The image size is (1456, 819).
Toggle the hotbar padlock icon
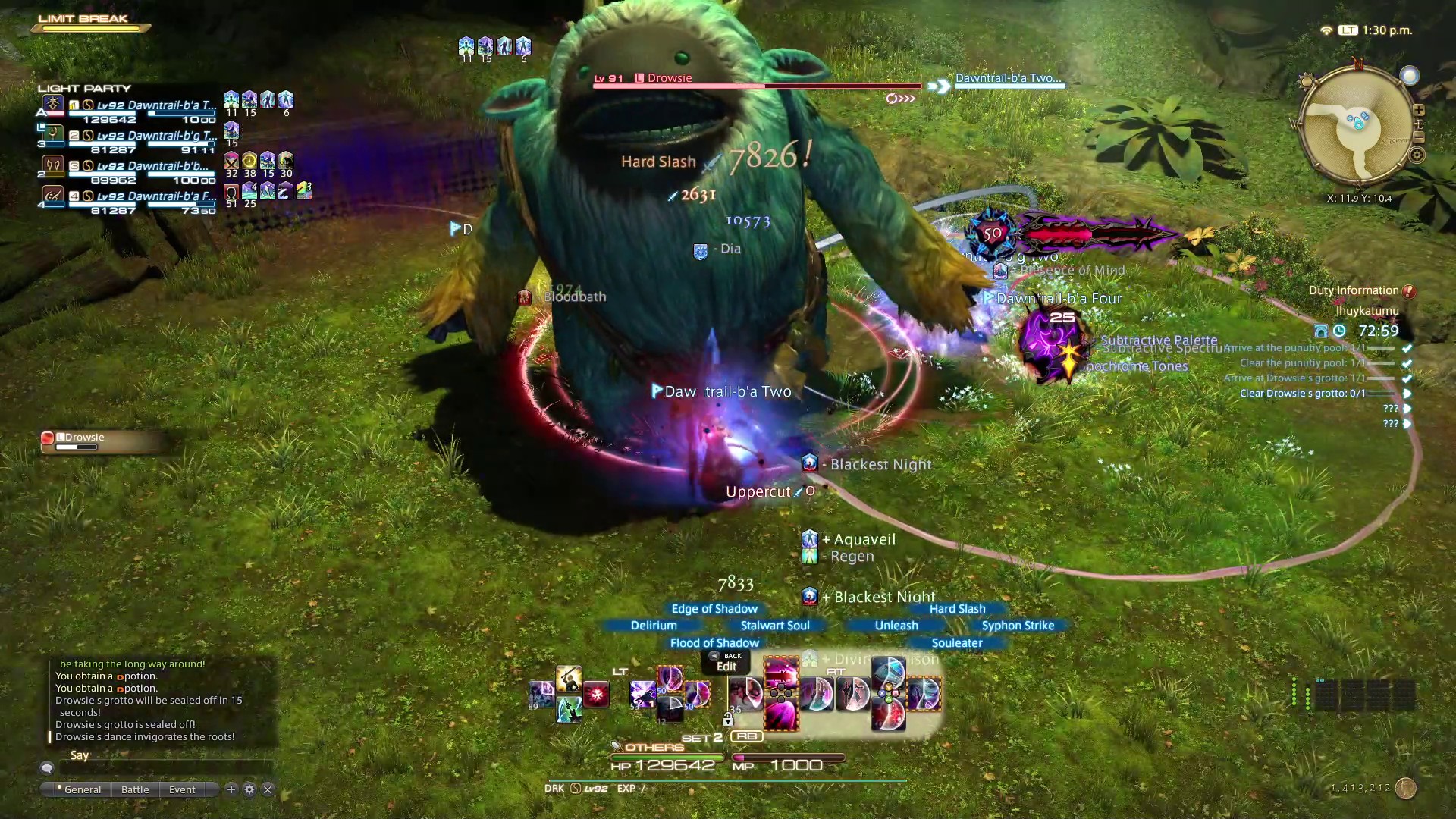[x=728, y=719]
